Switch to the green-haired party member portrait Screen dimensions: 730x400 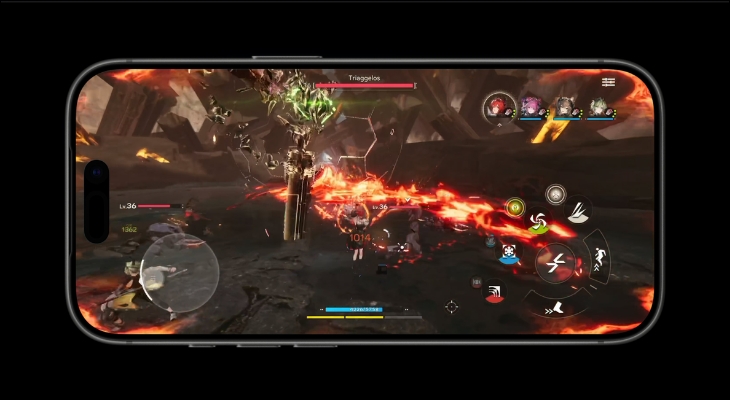click(599, 106)
